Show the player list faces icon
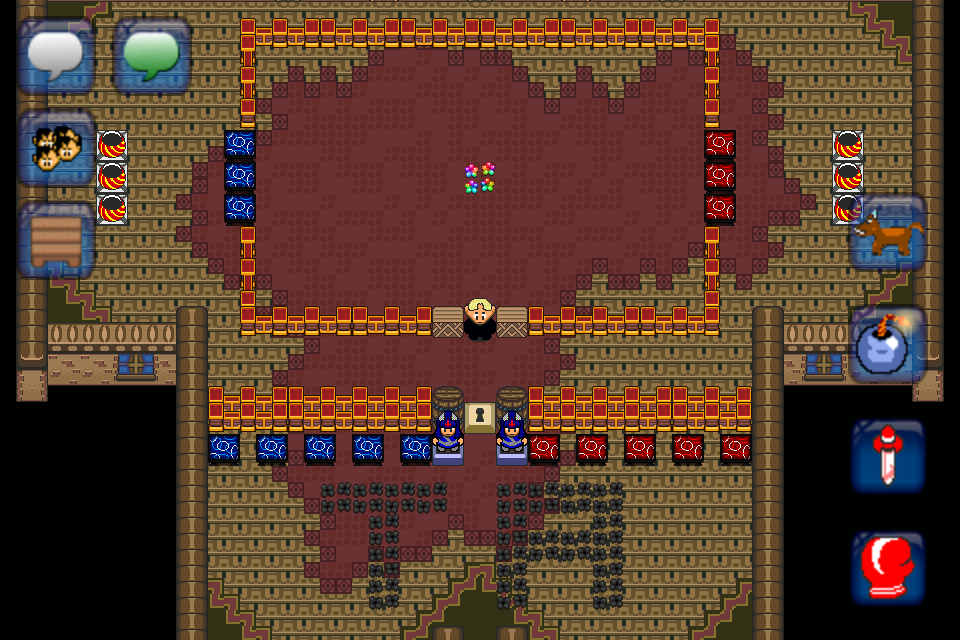 coord(56,148)
